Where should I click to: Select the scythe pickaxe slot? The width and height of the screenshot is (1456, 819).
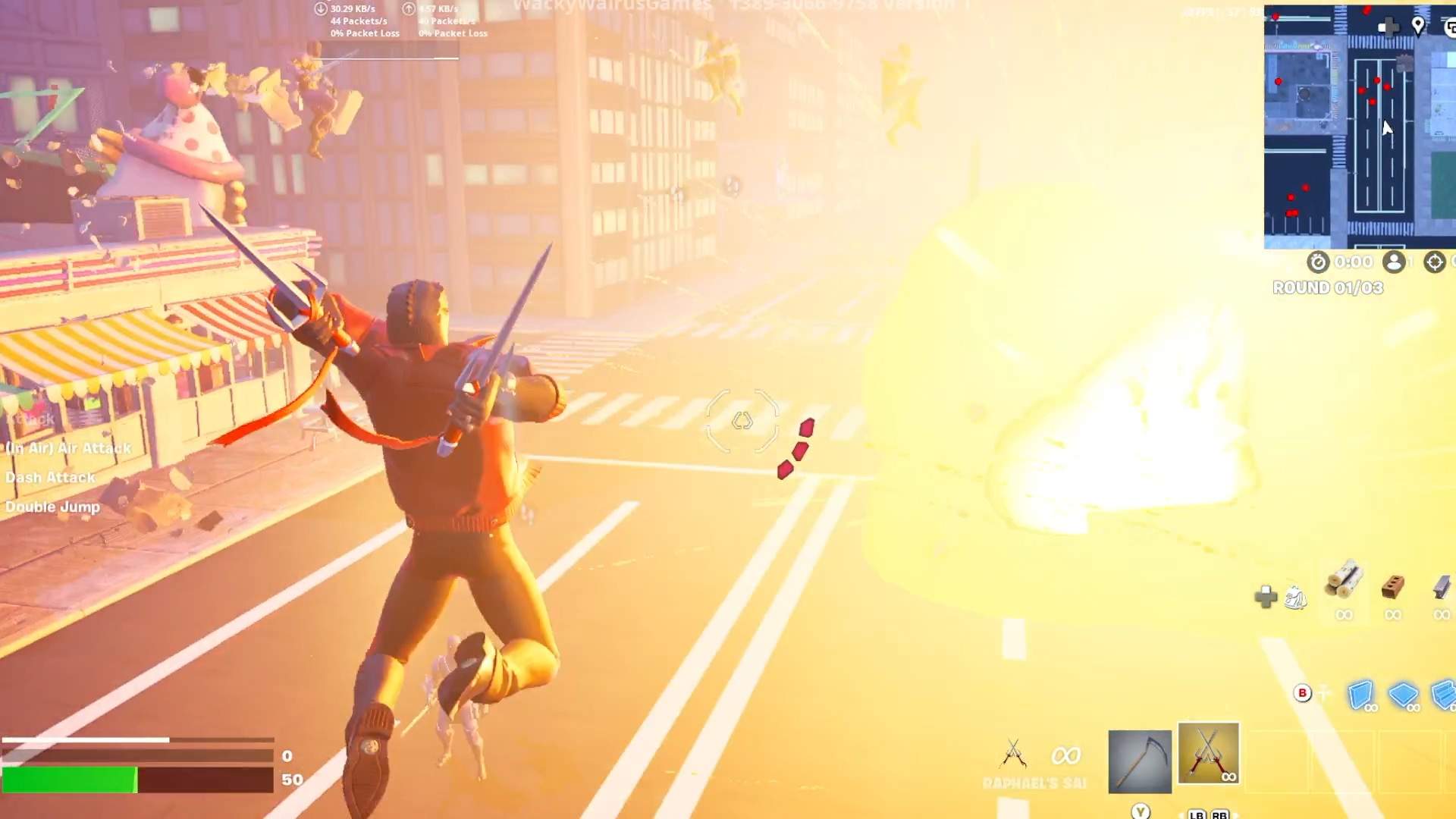tap(1139, 761)
